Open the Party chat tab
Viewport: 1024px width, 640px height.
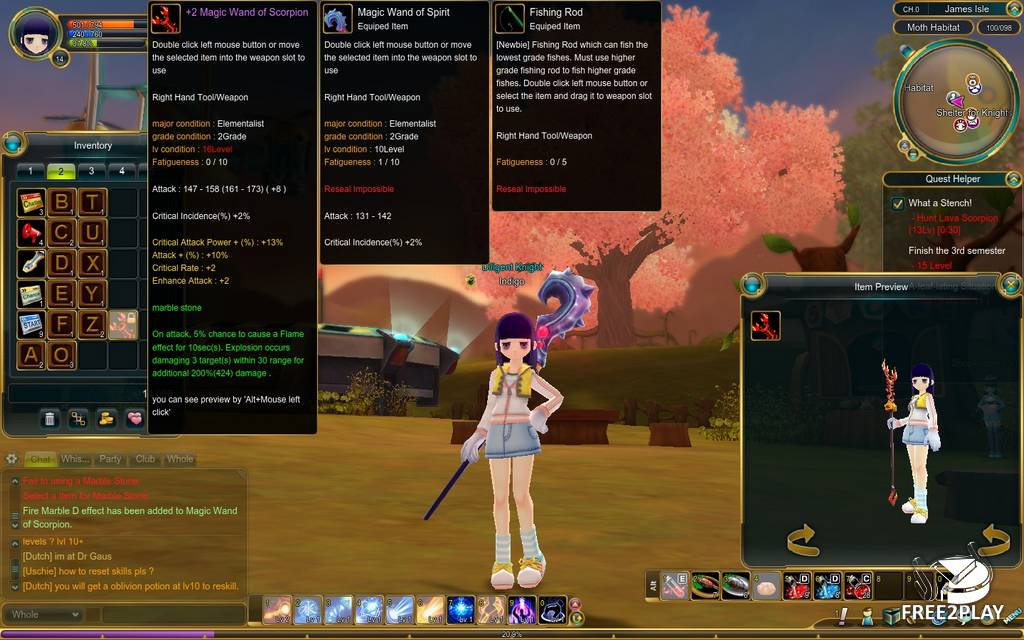110,459
